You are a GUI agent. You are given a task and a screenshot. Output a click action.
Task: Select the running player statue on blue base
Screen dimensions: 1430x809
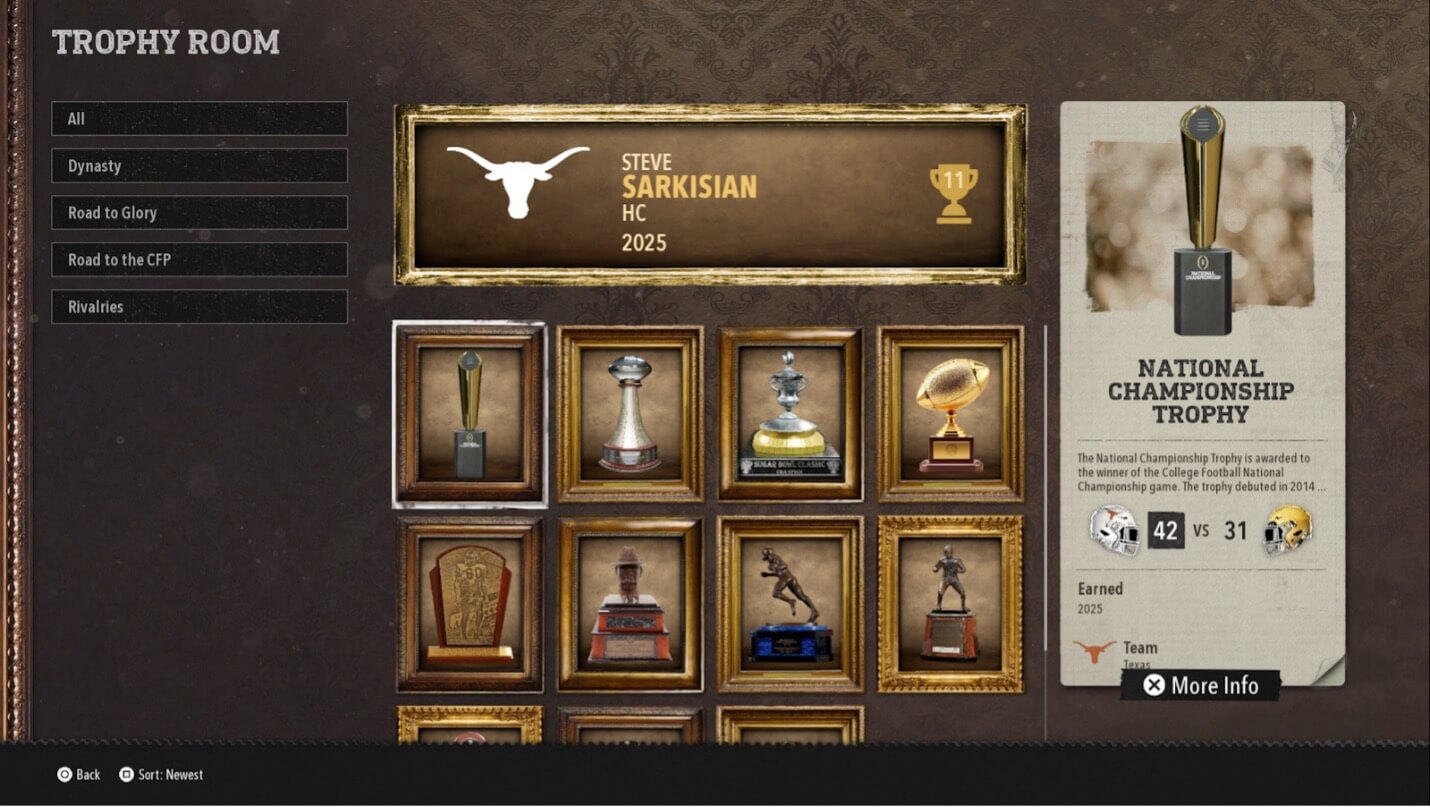point(790,604)
